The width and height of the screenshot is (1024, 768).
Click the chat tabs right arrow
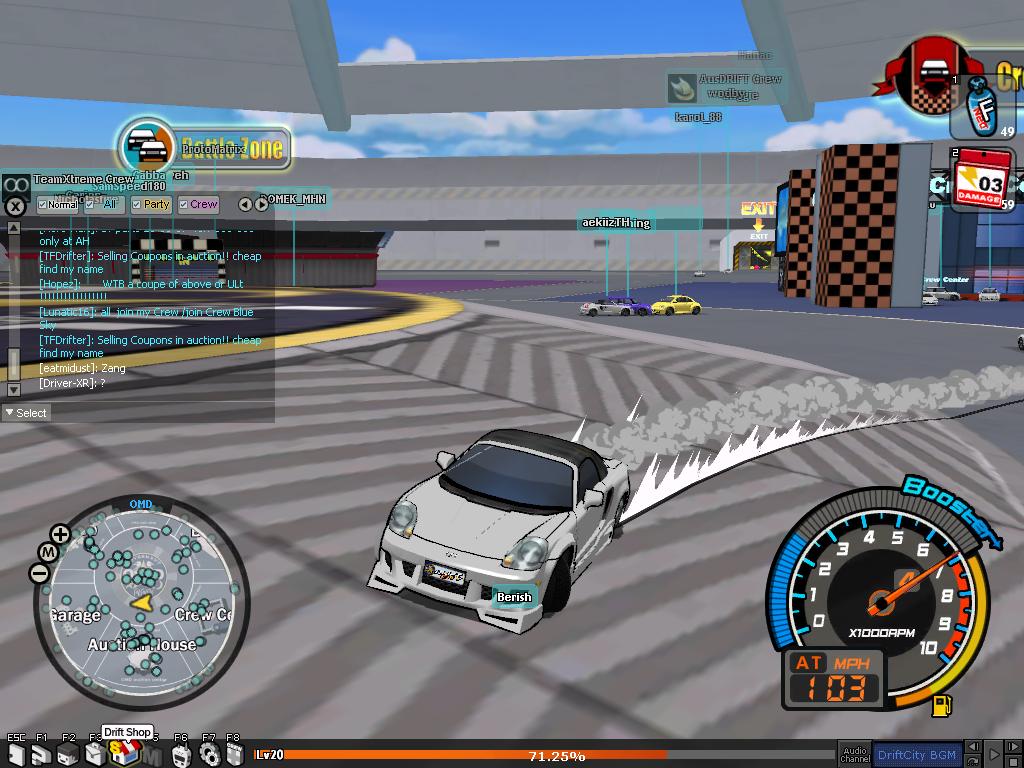tap(261, 204)
